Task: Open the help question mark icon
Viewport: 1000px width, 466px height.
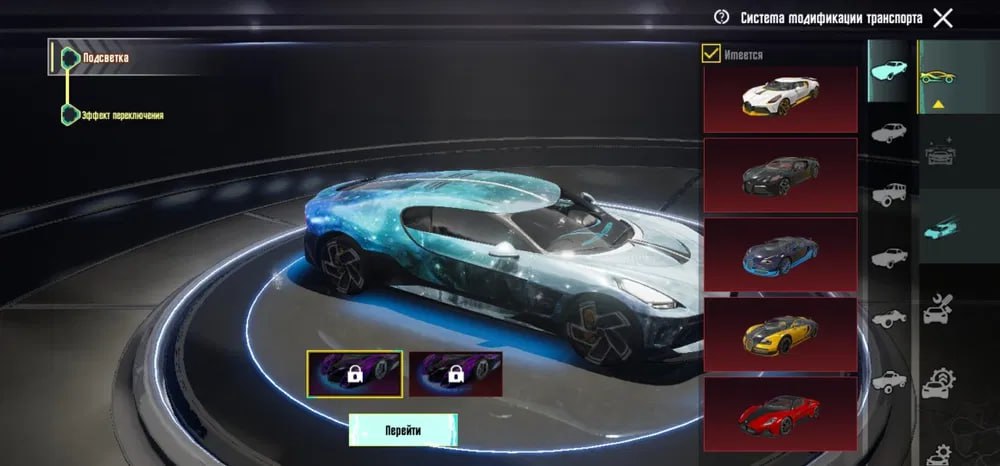Action: [x=721, y=17]
